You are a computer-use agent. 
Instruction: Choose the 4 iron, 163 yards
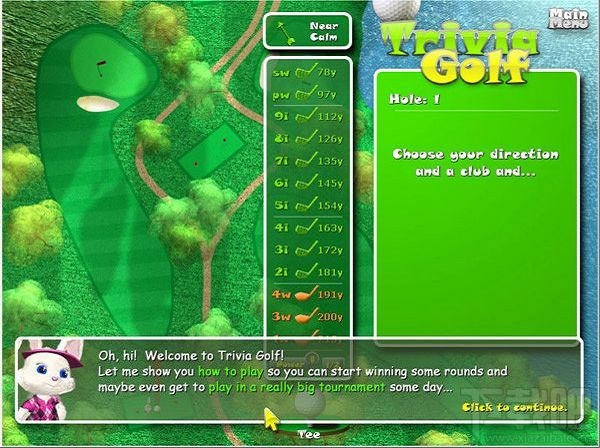(x=308, y=227)
